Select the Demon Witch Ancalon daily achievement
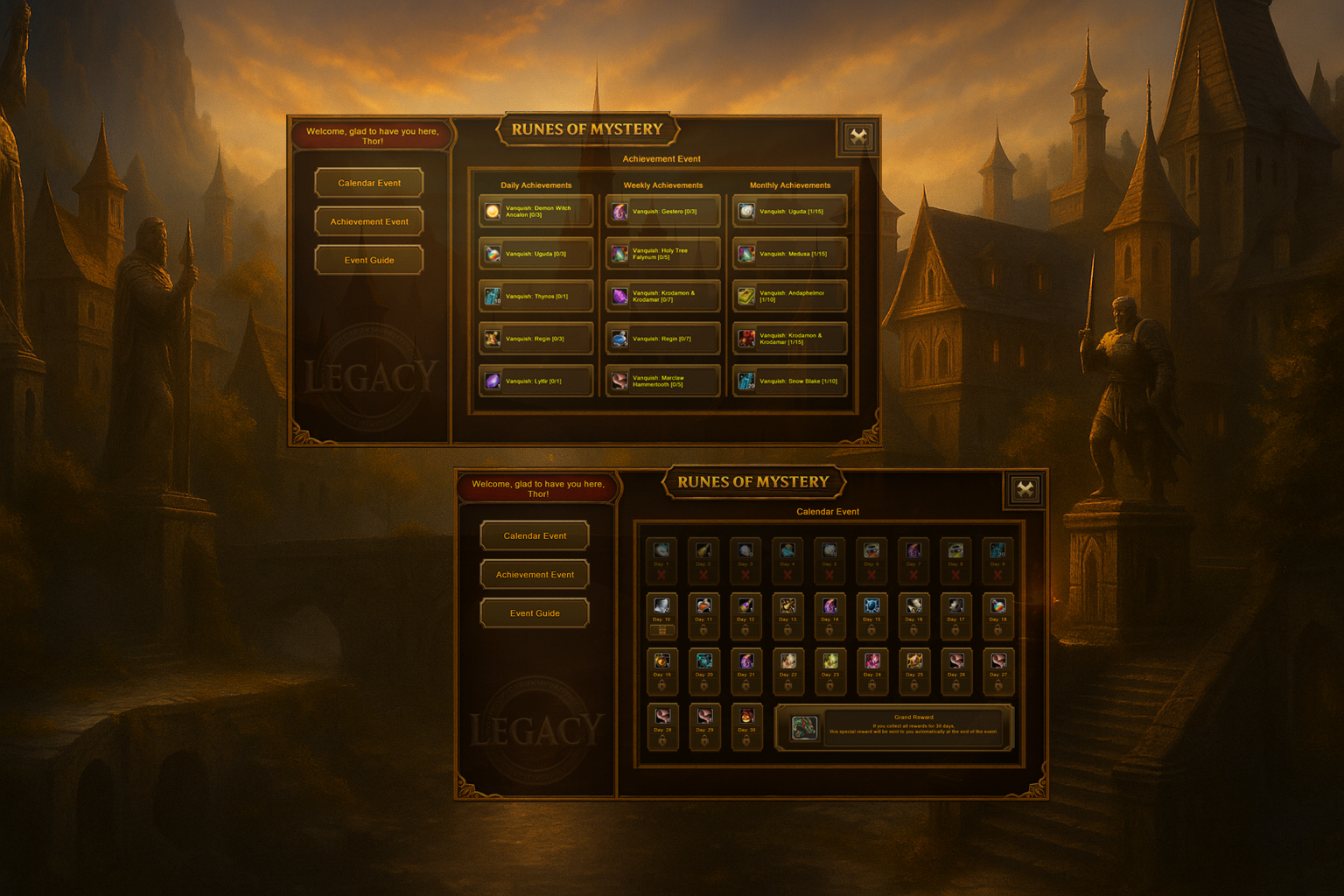Screen dimensions: 1344x896 click(536, 212)
